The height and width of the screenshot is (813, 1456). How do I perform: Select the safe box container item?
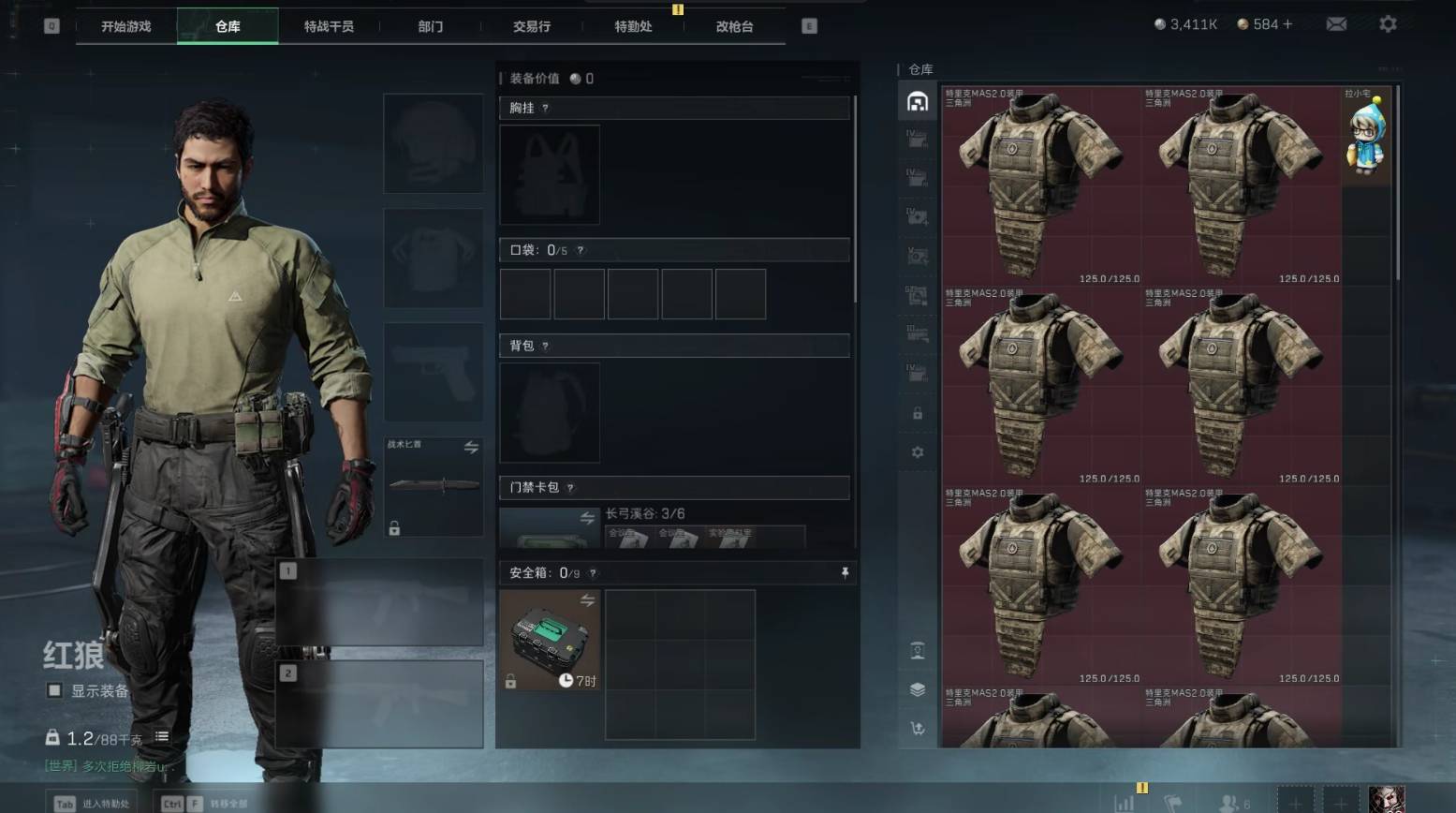pyautogui.click(x=550, y=640)
